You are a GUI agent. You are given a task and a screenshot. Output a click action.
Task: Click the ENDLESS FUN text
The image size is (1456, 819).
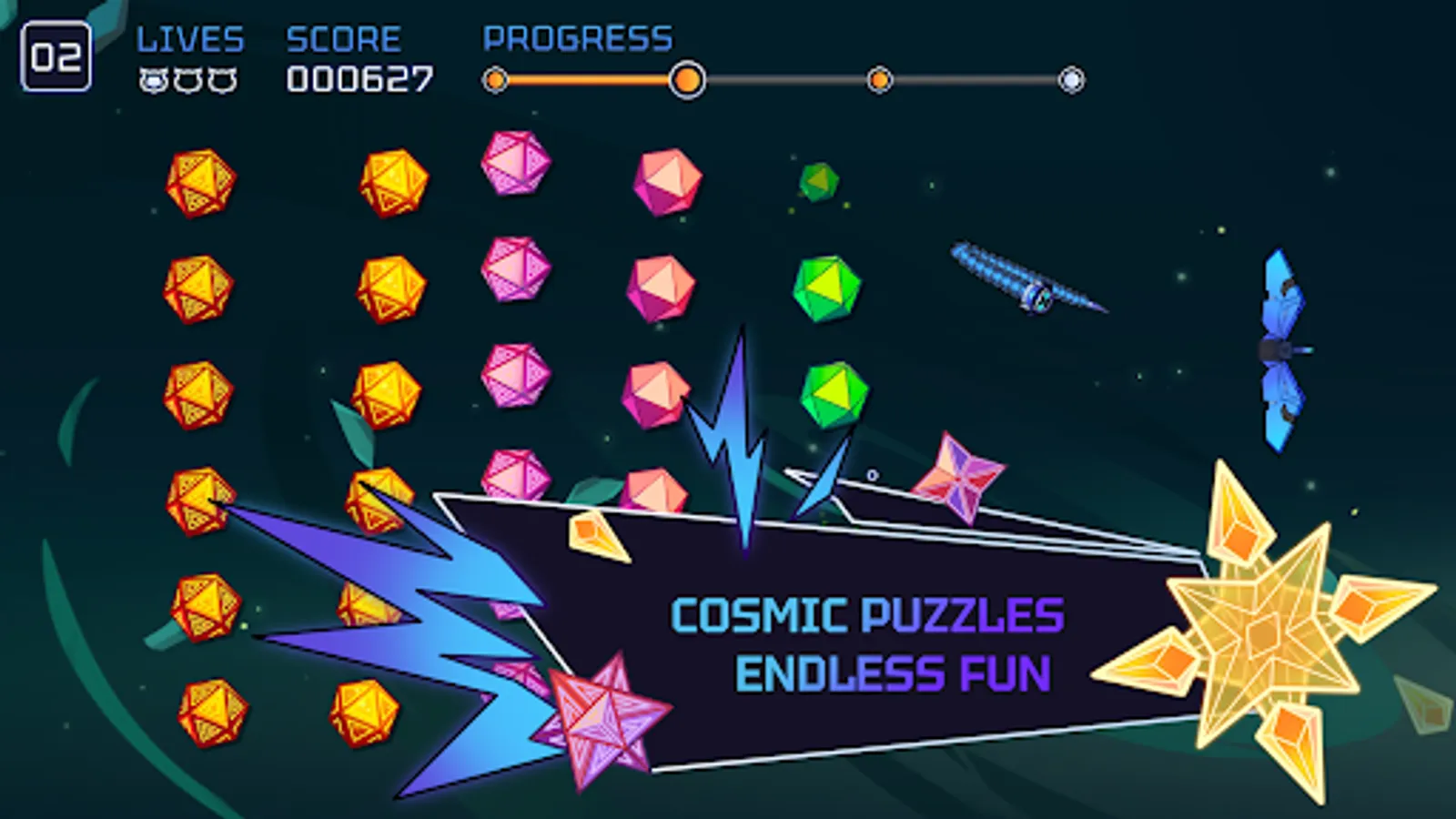[895, 675]
